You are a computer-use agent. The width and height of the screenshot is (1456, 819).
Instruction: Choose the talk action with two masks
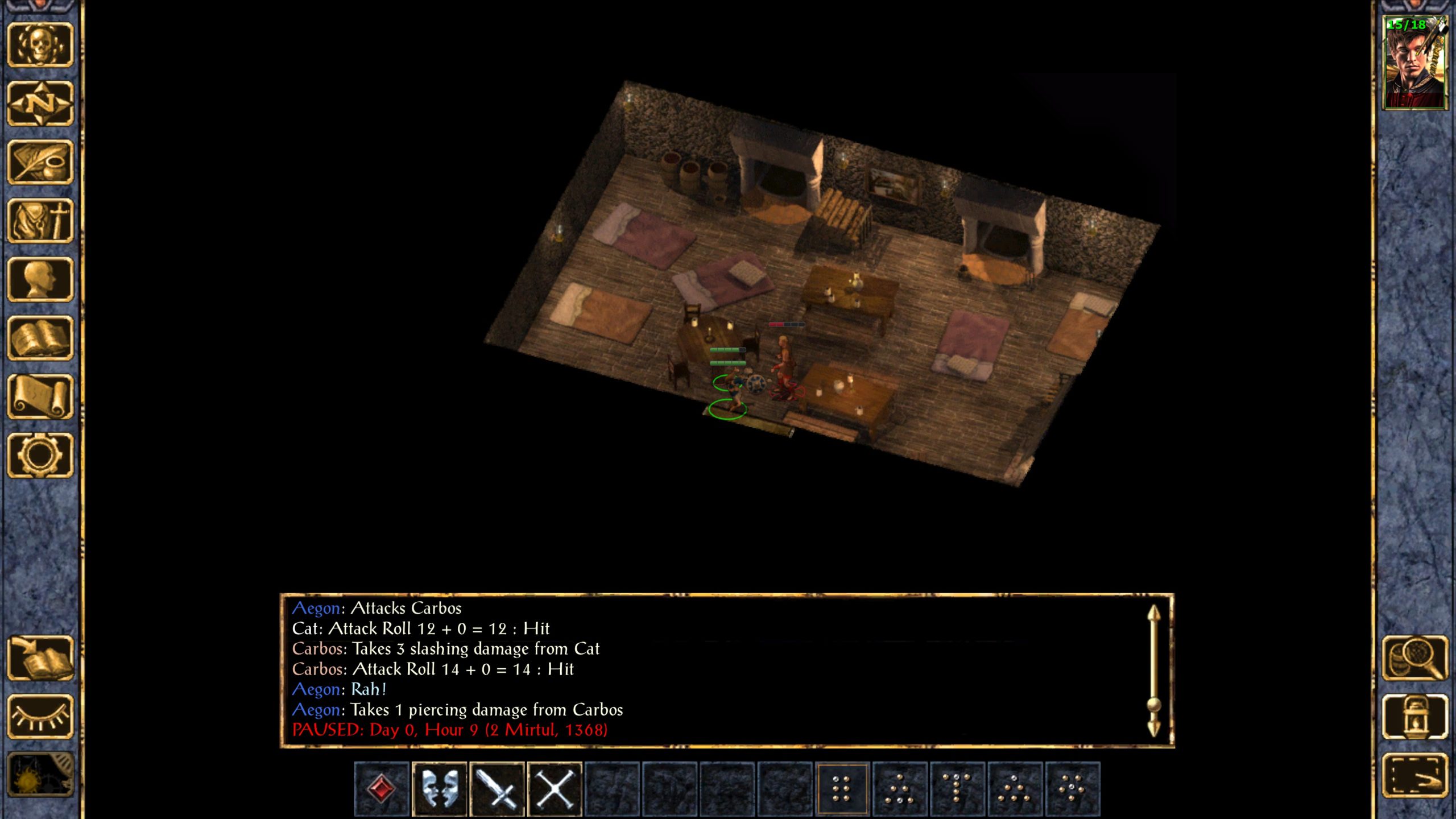(439, 789)
